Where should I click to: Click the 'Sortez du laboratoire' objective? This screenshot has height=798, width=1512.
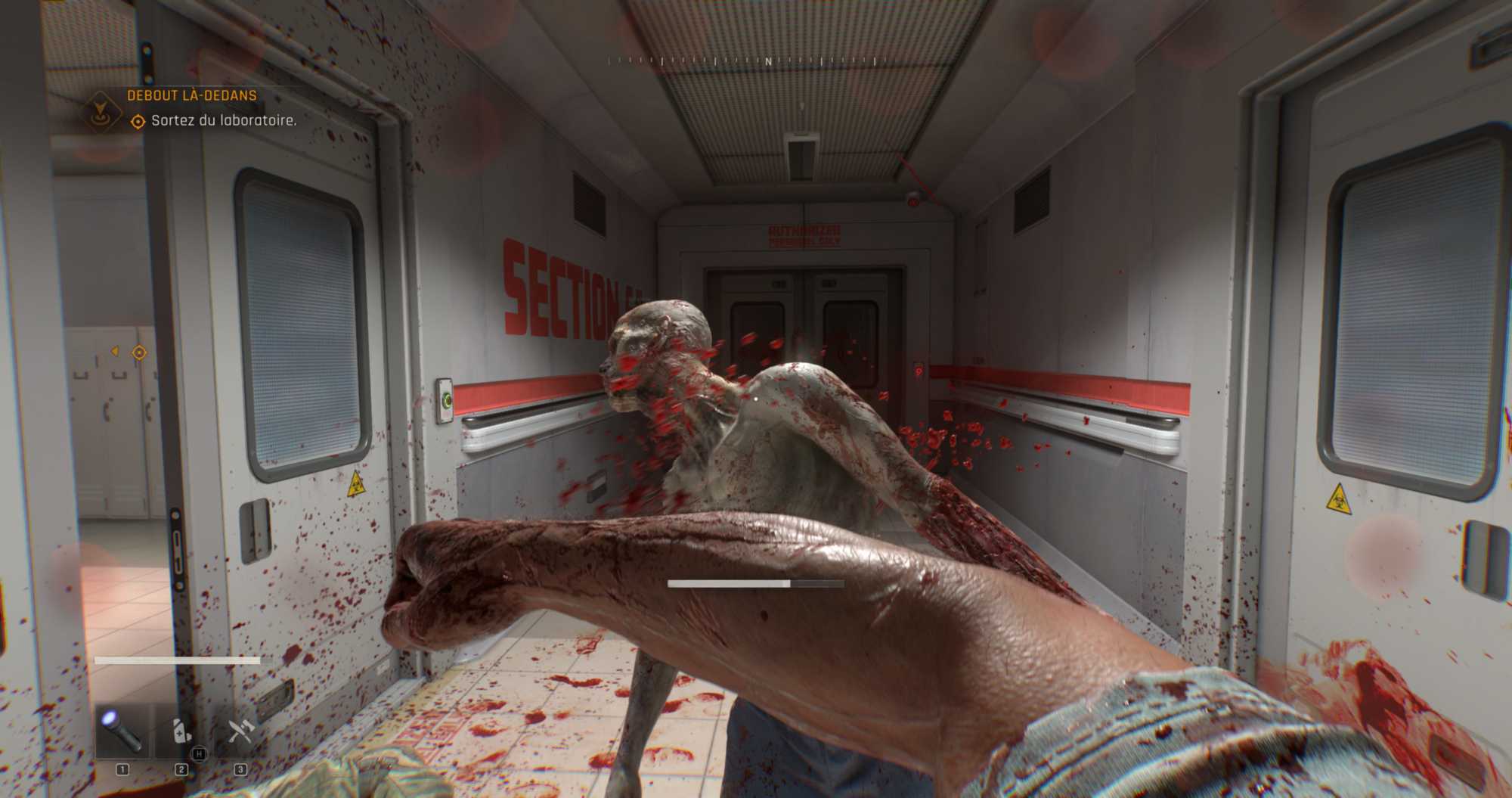223,121
